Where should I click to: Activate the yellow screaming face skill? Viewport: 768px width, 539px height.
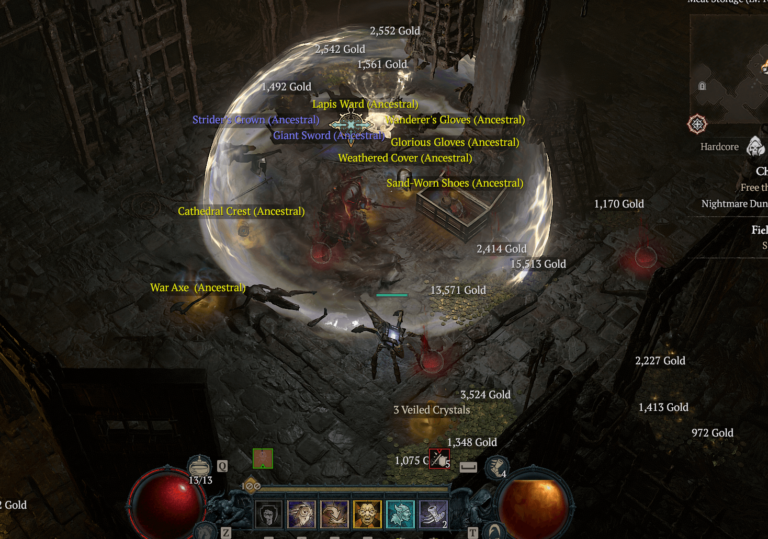pos(366,514)
